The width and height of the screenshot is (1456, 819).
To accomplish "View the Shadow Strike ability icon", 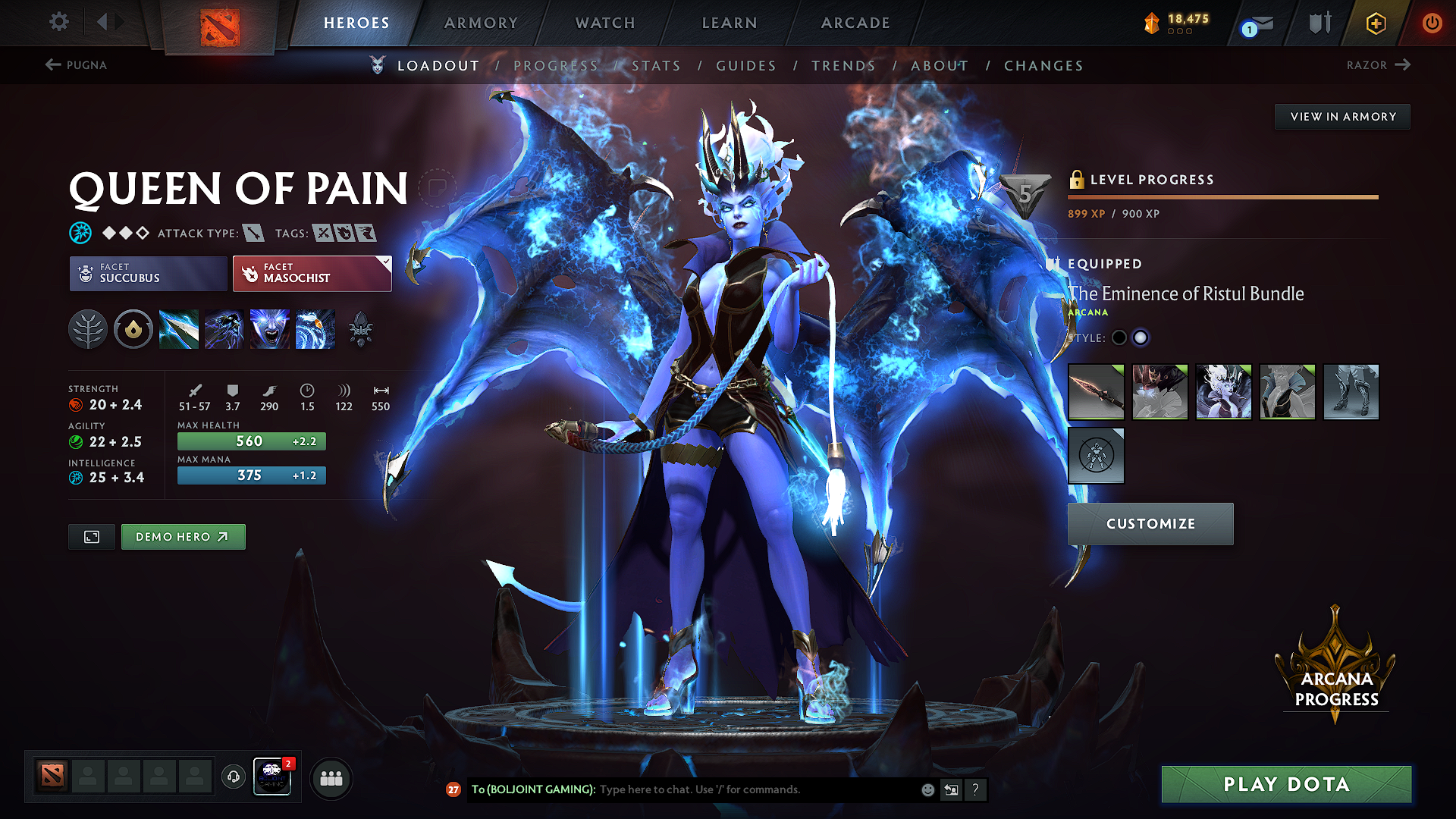I will [179, 328].
